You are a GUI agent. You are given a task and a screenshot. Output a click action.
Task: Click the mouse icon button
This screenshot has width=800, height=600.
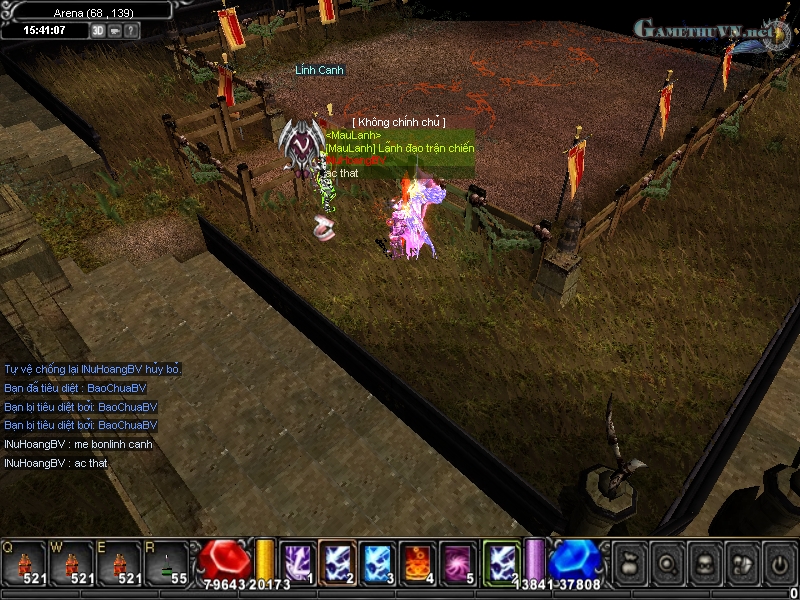coord(741,563)
